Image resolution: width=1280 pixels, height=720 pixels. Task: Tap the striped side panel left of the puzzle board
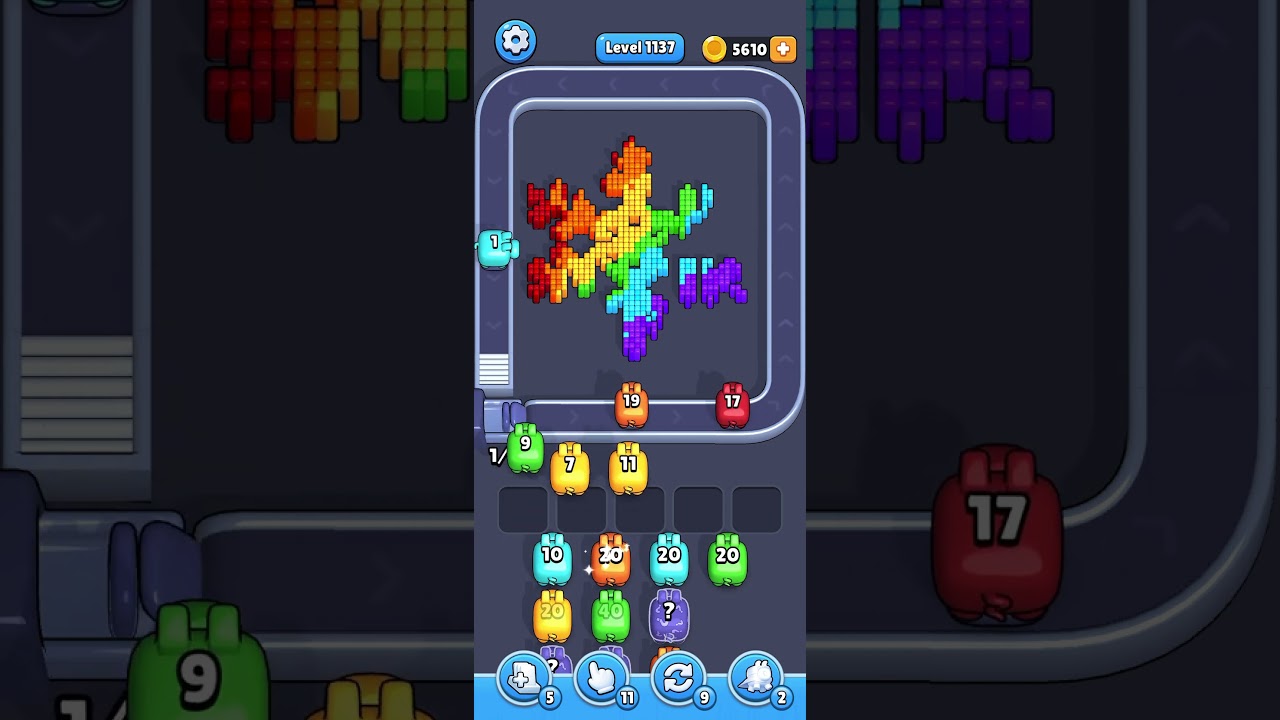[492, 371]
